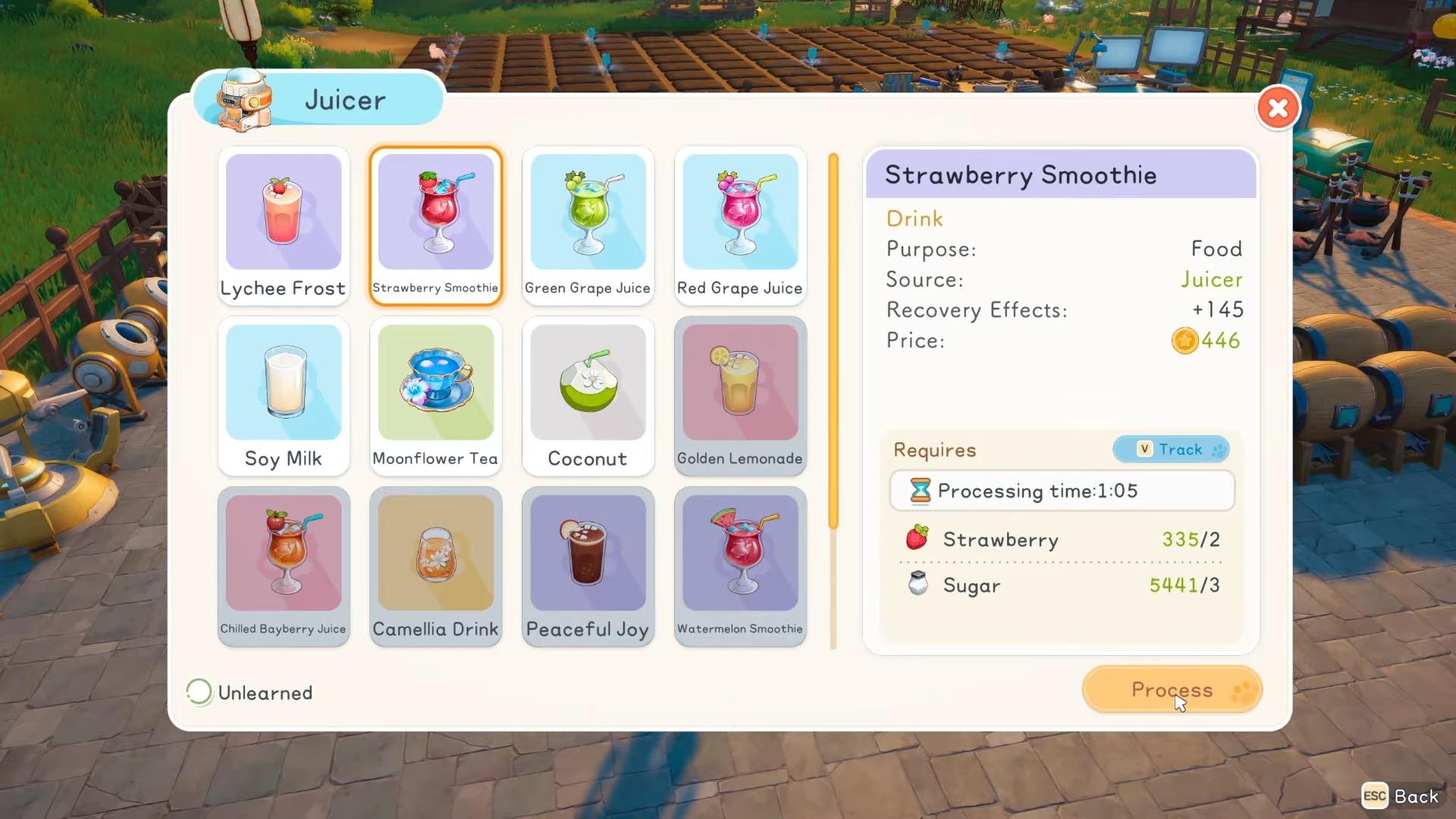Select the Camellia Drink recipe
The height and width of the screenshot is (819, 1456).
pyautogui.click(x=436, y=566)
